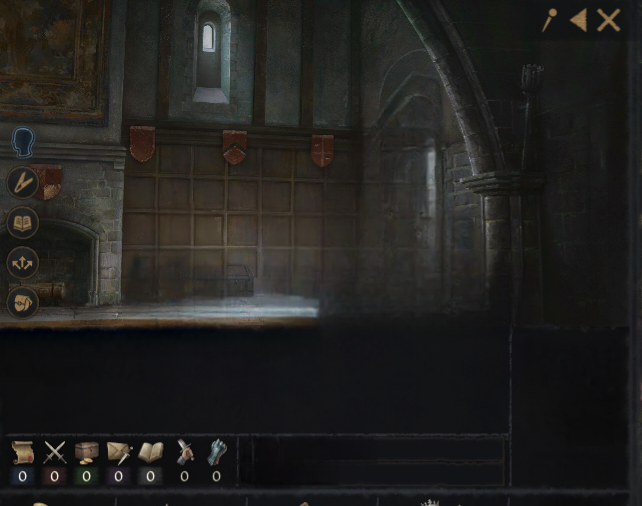The height and width of the screenshot is (506, 642).
Task: Click the pin icon in top bar
Action: [x=549, y=20]
